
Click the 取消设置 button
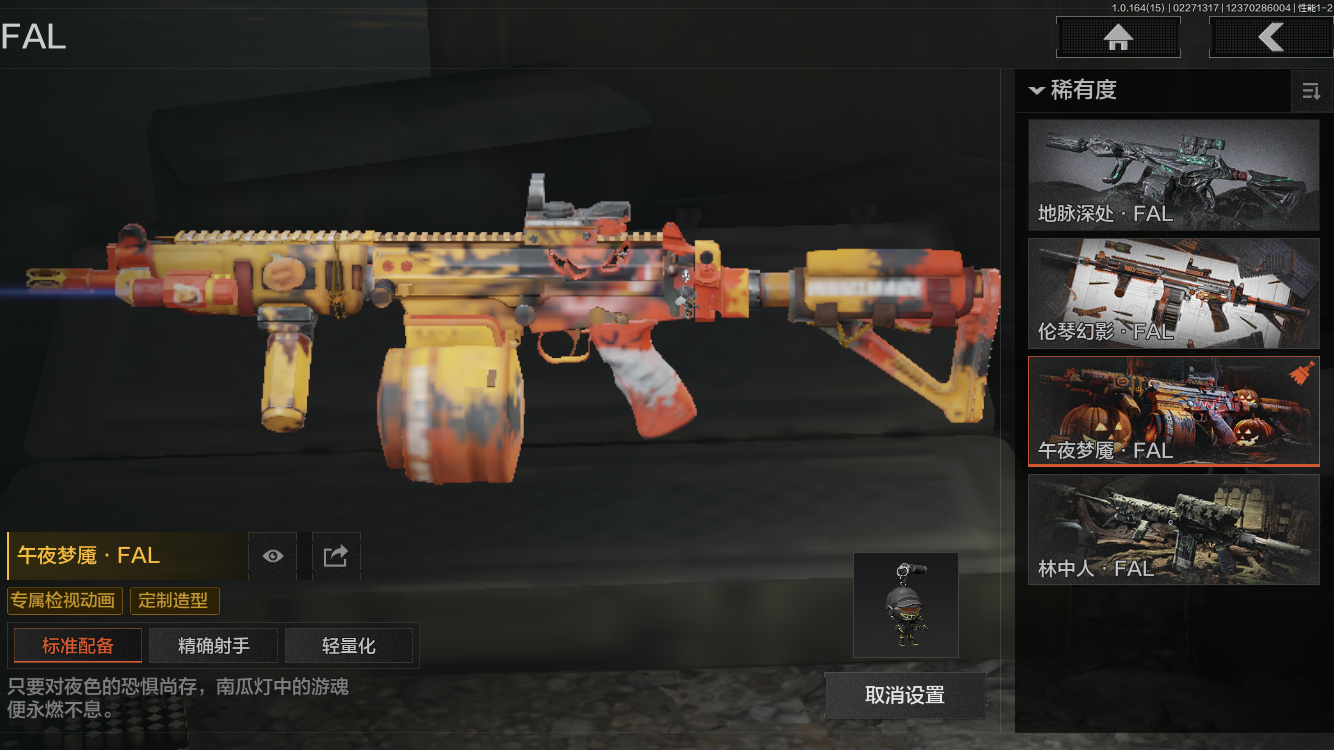[x=905, y=695]
